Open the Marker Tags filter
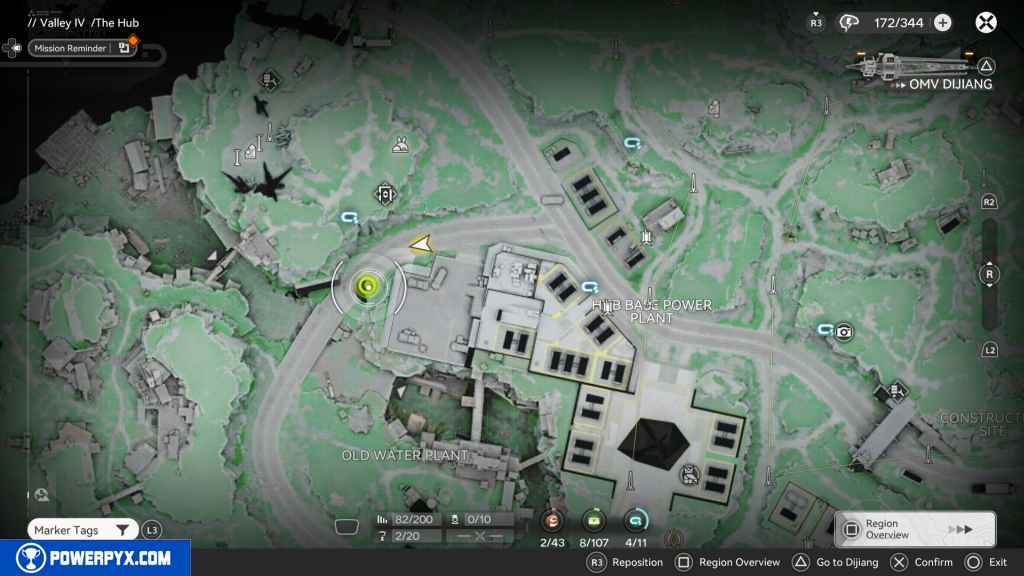 [82, 530]
